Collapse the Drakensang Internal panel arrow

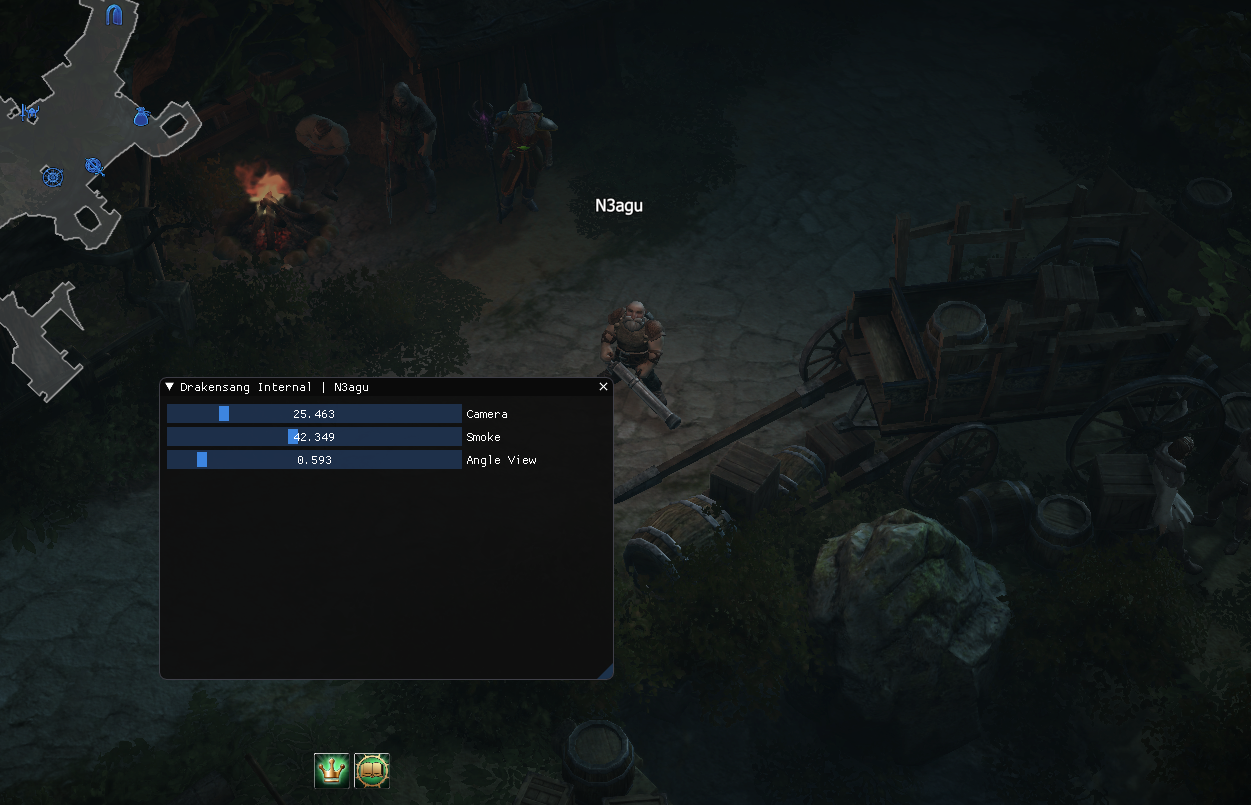point(170,387)
